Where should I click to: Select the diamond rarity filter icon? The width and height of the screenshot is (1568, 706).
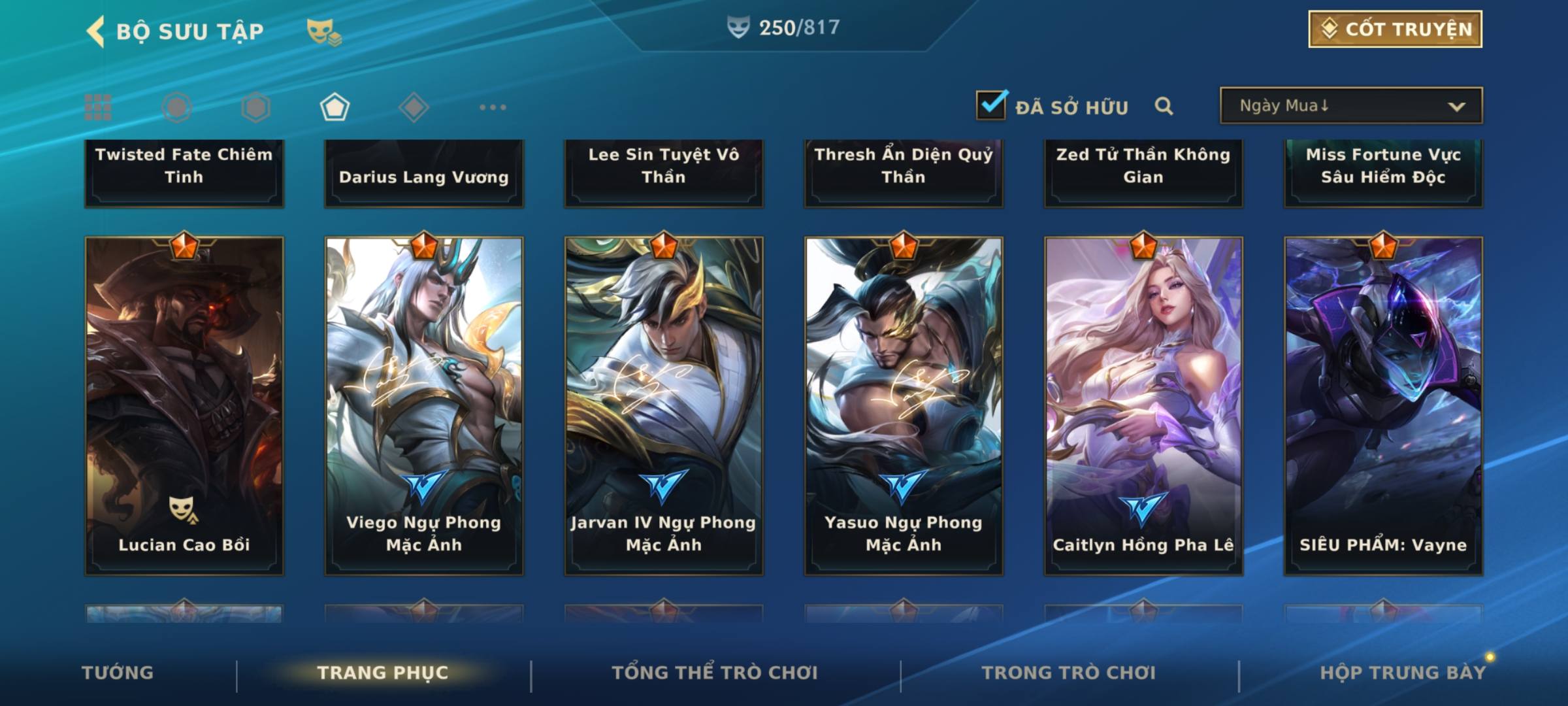tap(414, 107)
